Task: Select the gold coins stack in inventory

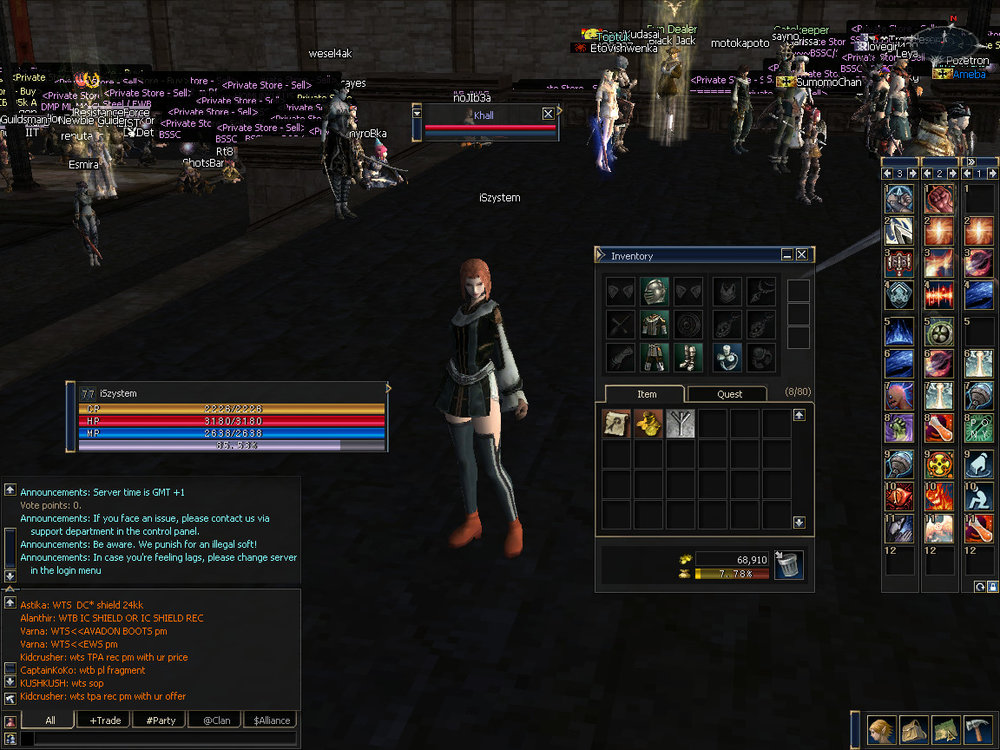Action: (648, 424)
